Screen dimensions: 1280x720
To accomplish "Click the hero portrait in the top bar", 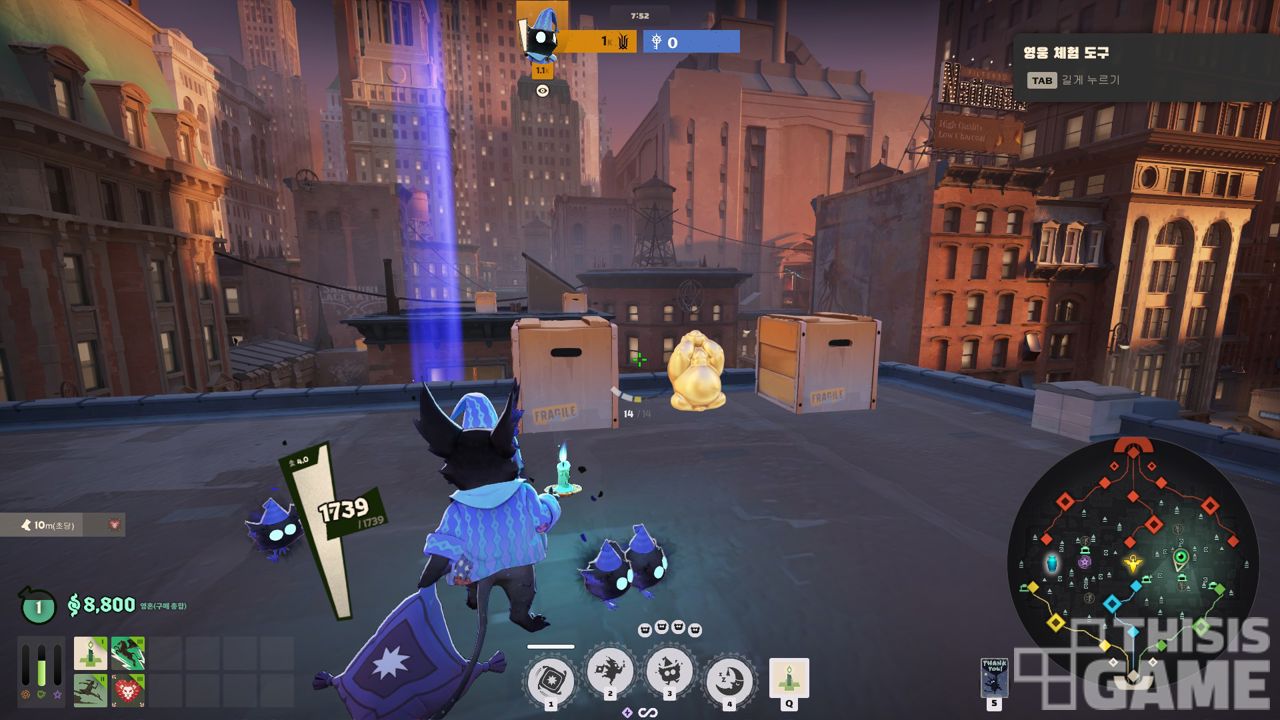I will 542,35.
